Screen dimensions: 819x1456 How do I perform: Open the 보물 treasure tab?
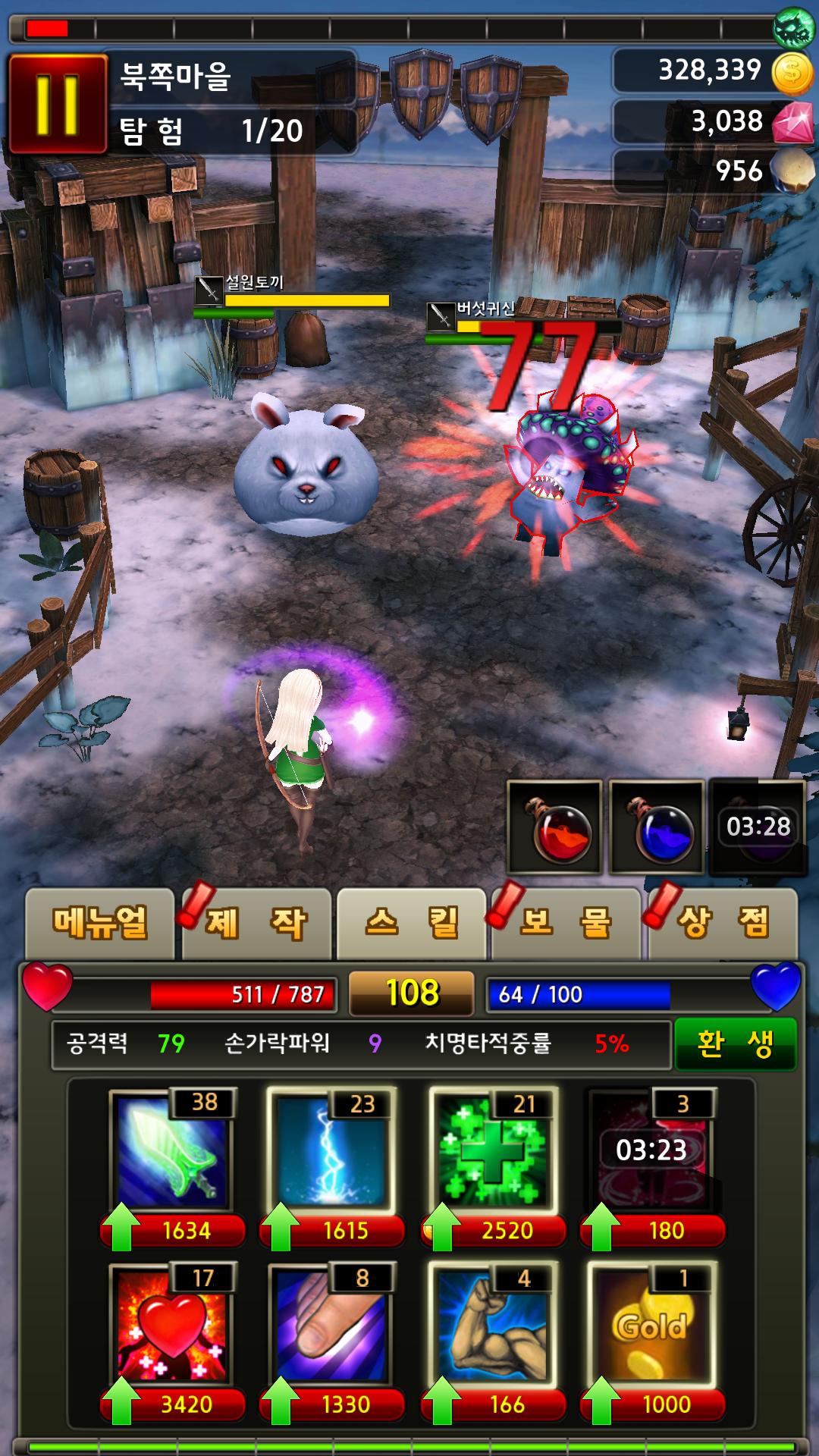click(567, 923)
